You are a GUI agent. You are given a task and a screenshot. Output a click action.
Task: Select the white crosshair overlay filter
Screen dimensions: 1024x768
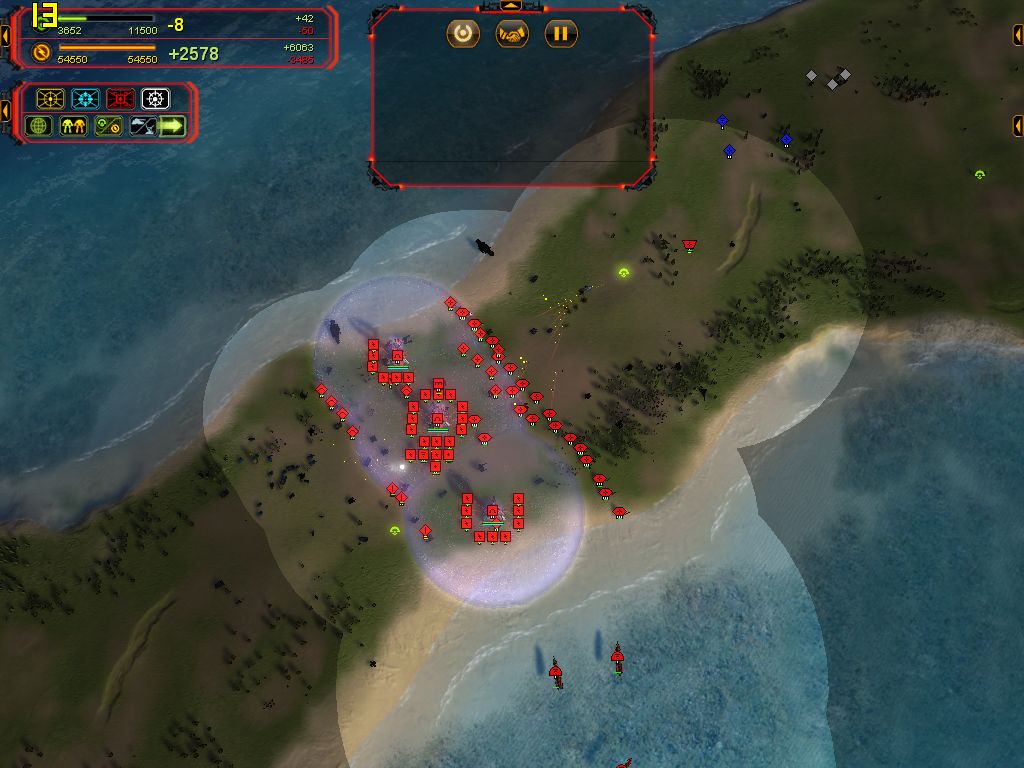[x=155, y=99]
